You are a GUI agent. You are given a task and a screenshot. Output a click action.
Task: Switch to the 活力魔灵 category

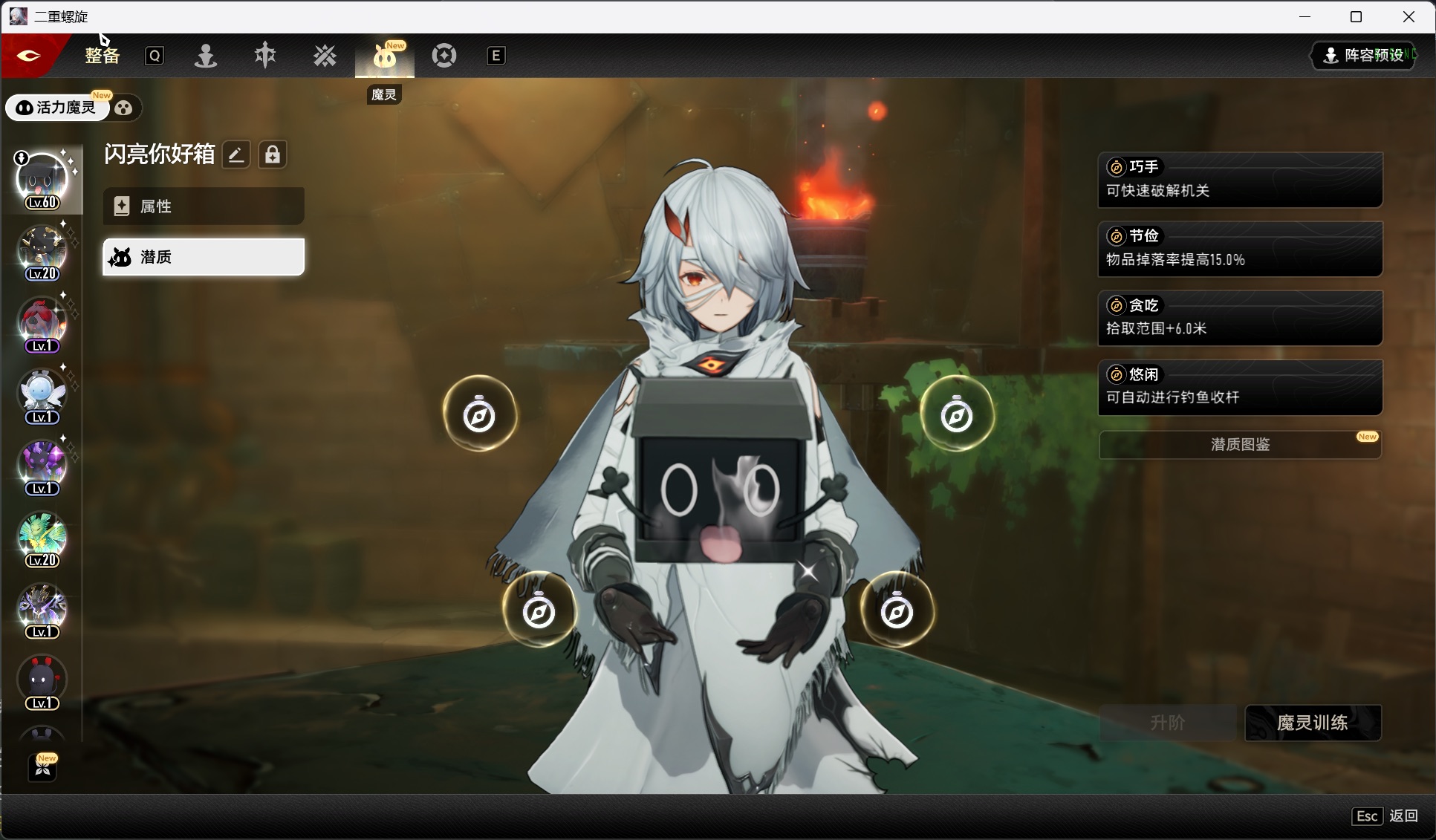point(58,108)
